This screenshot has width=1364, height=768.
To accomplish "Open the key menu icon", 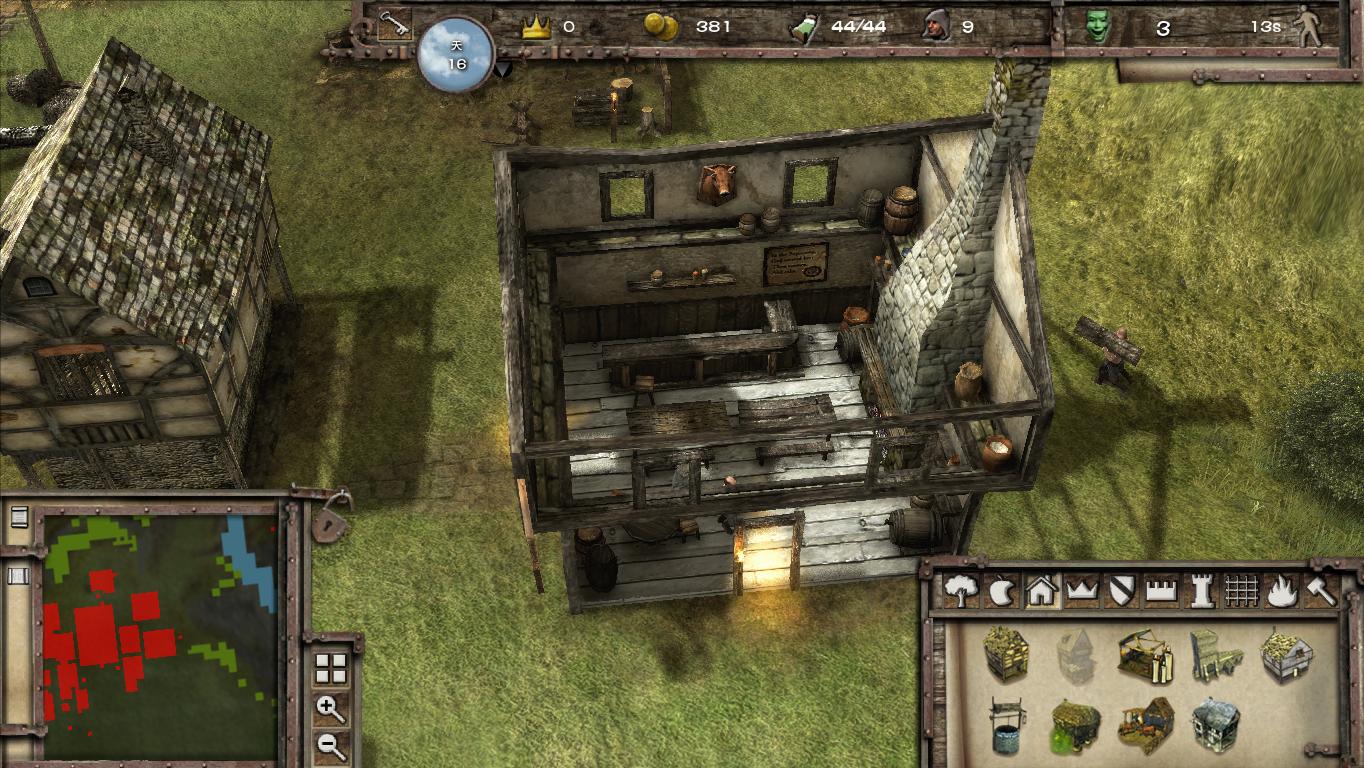I will [x=394, y=24].
